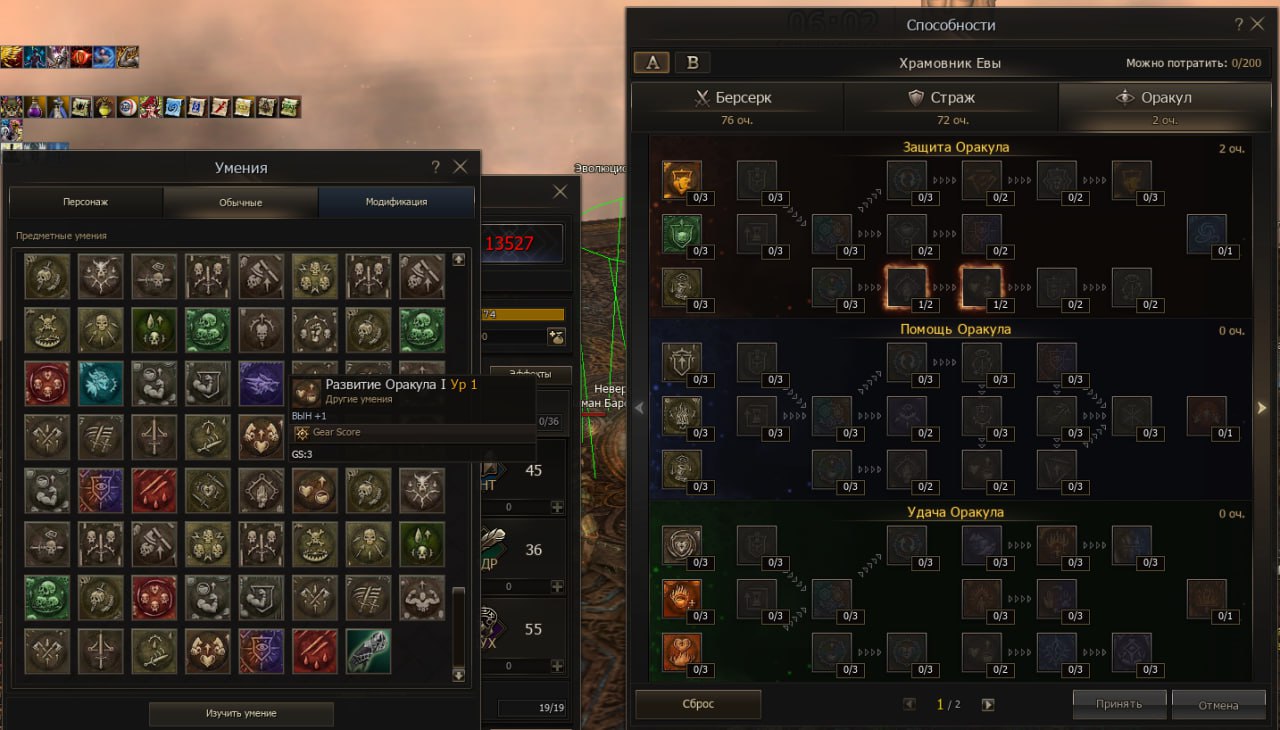Switch to ability preset B
Viewport: 1280px width, 730px height.
pyautogui.click(x=692, y=62)
